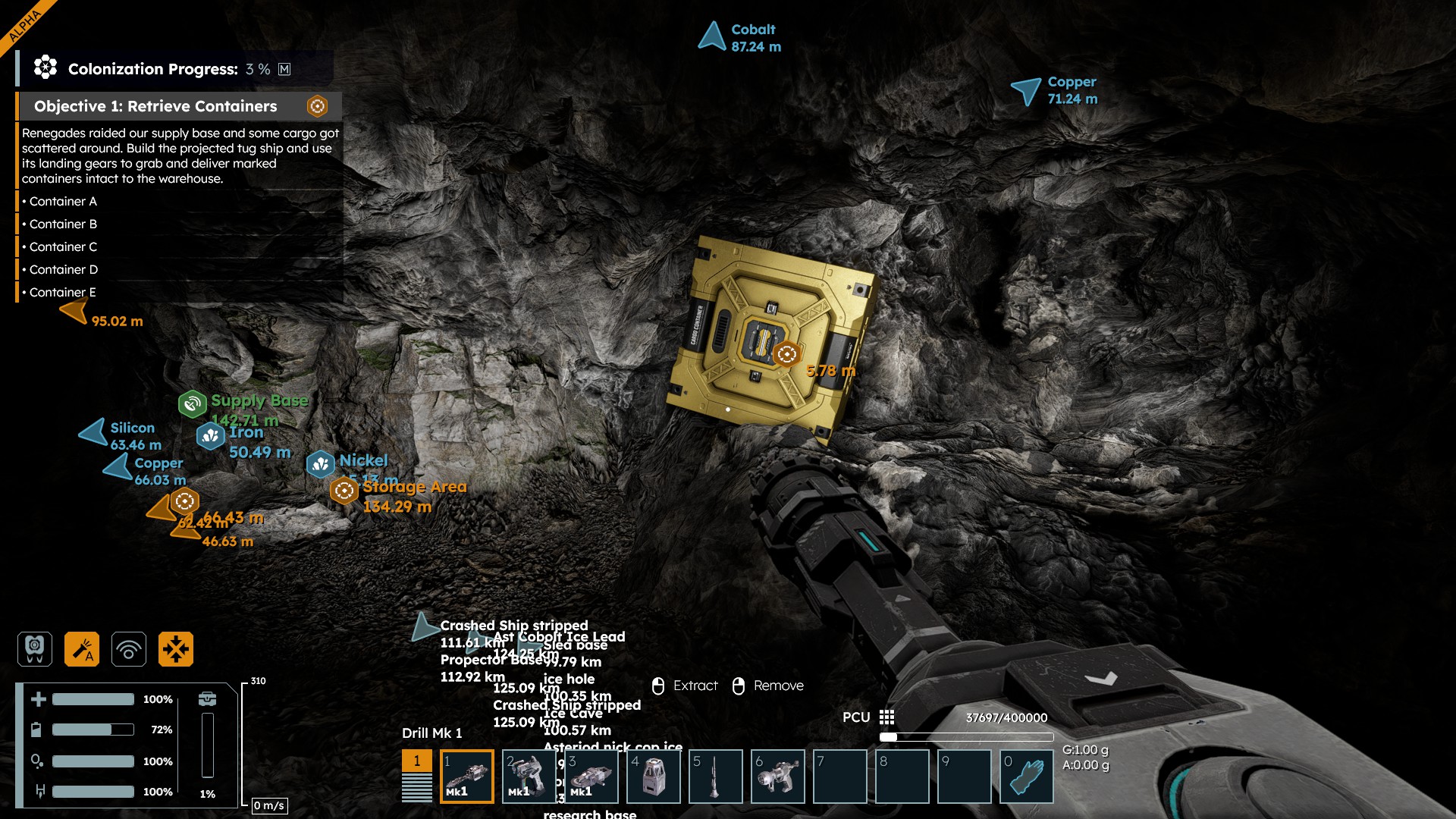Toggle the jetpack status icon

[35, 649]
